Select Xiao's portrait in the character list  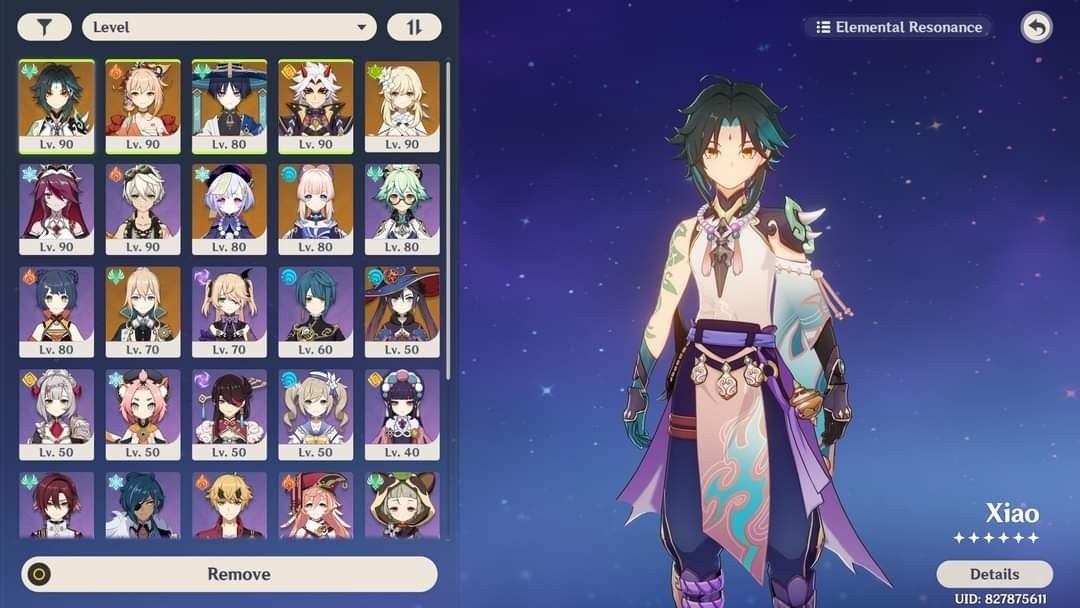(x=57, y=105)
